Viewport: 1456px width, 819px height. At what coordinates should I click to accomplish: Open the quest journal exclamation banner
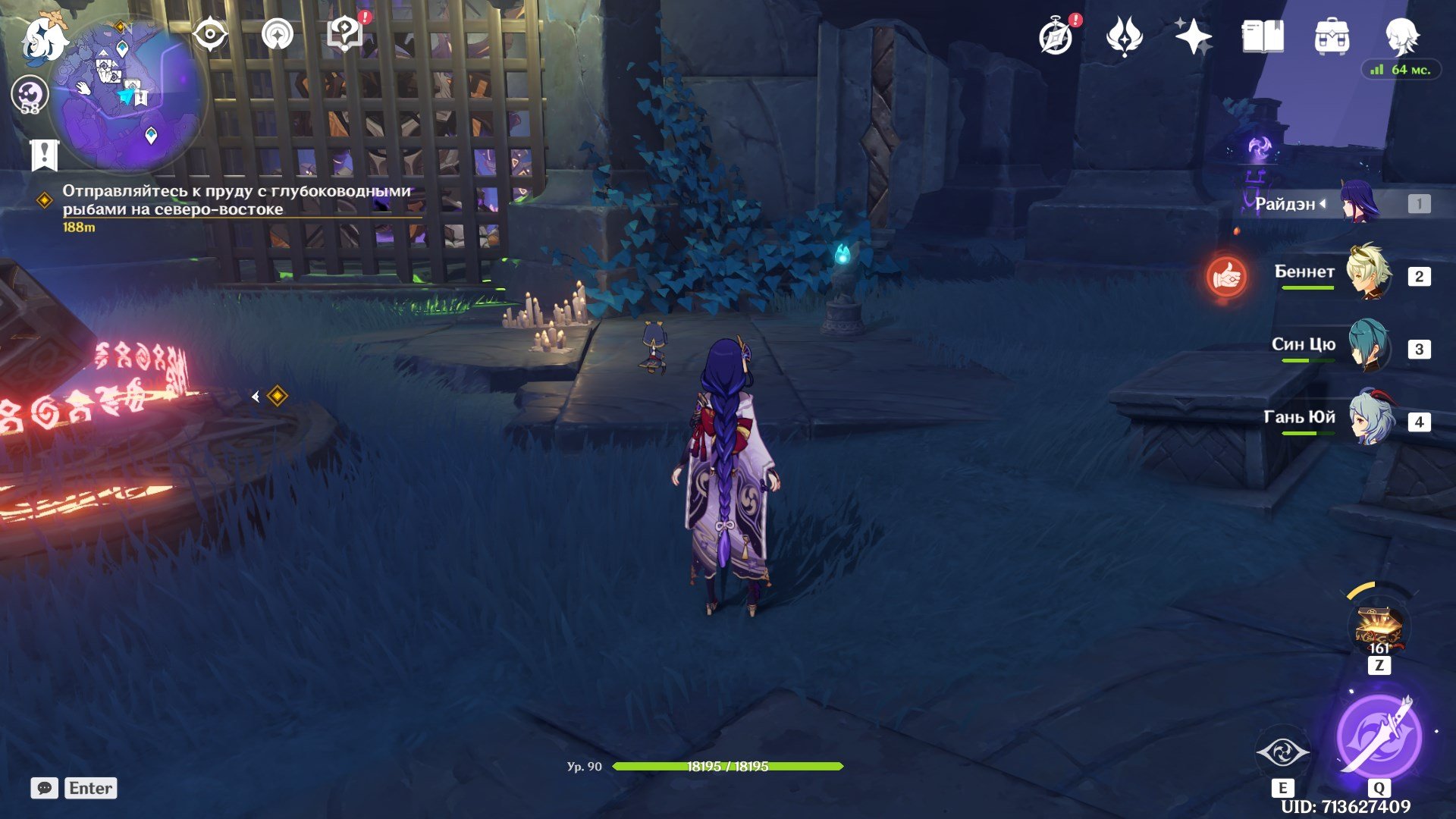tap(44, 155)
